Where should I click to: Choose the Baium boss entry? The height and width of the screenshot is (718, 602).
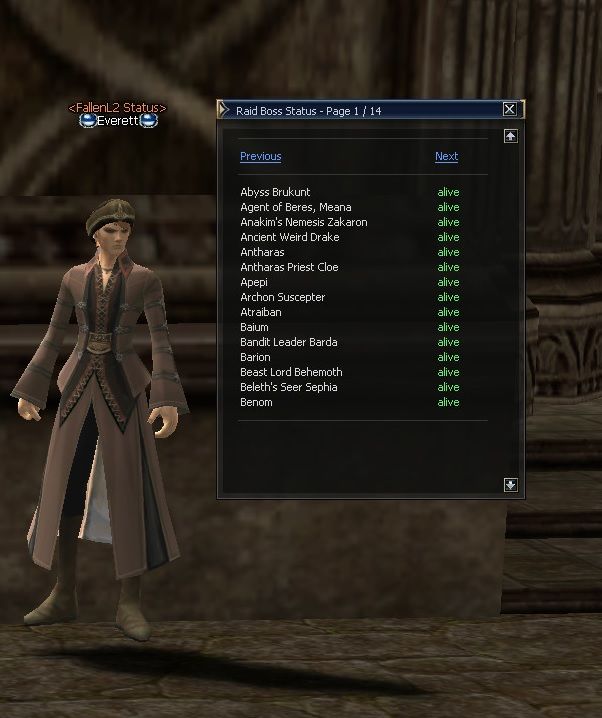coord(254,327)
